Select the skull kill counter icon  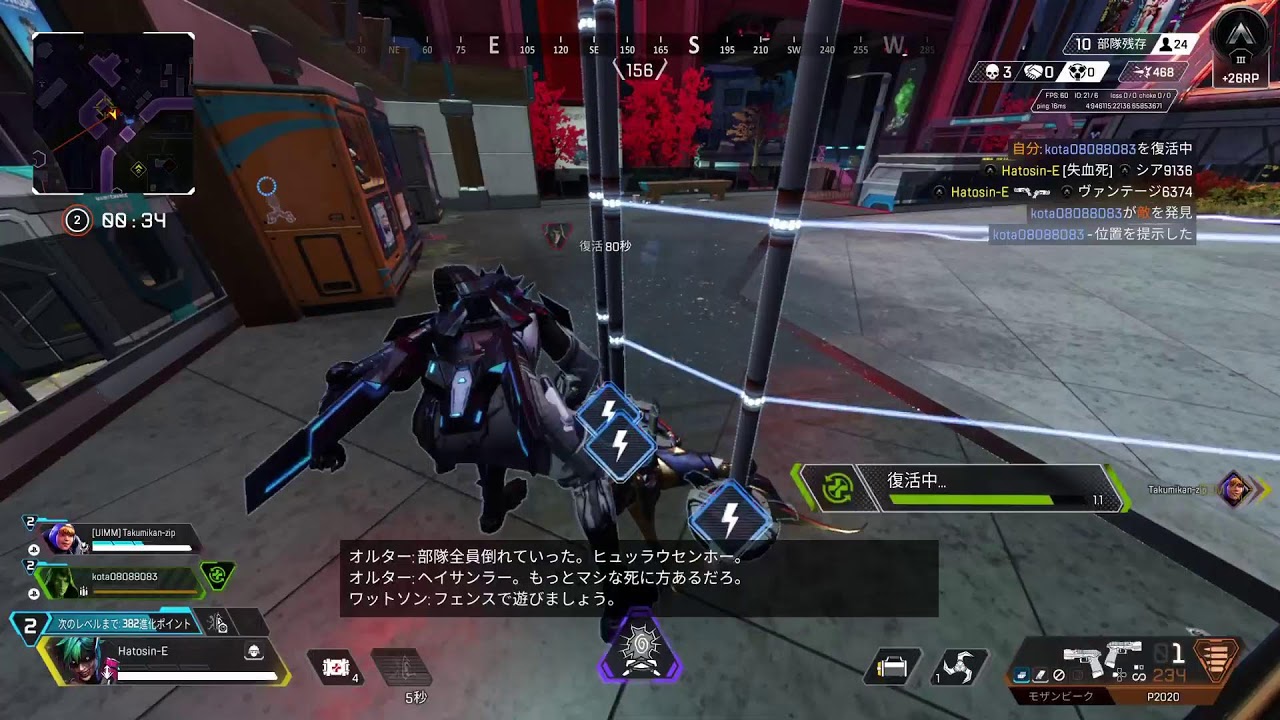click(990, 71)
